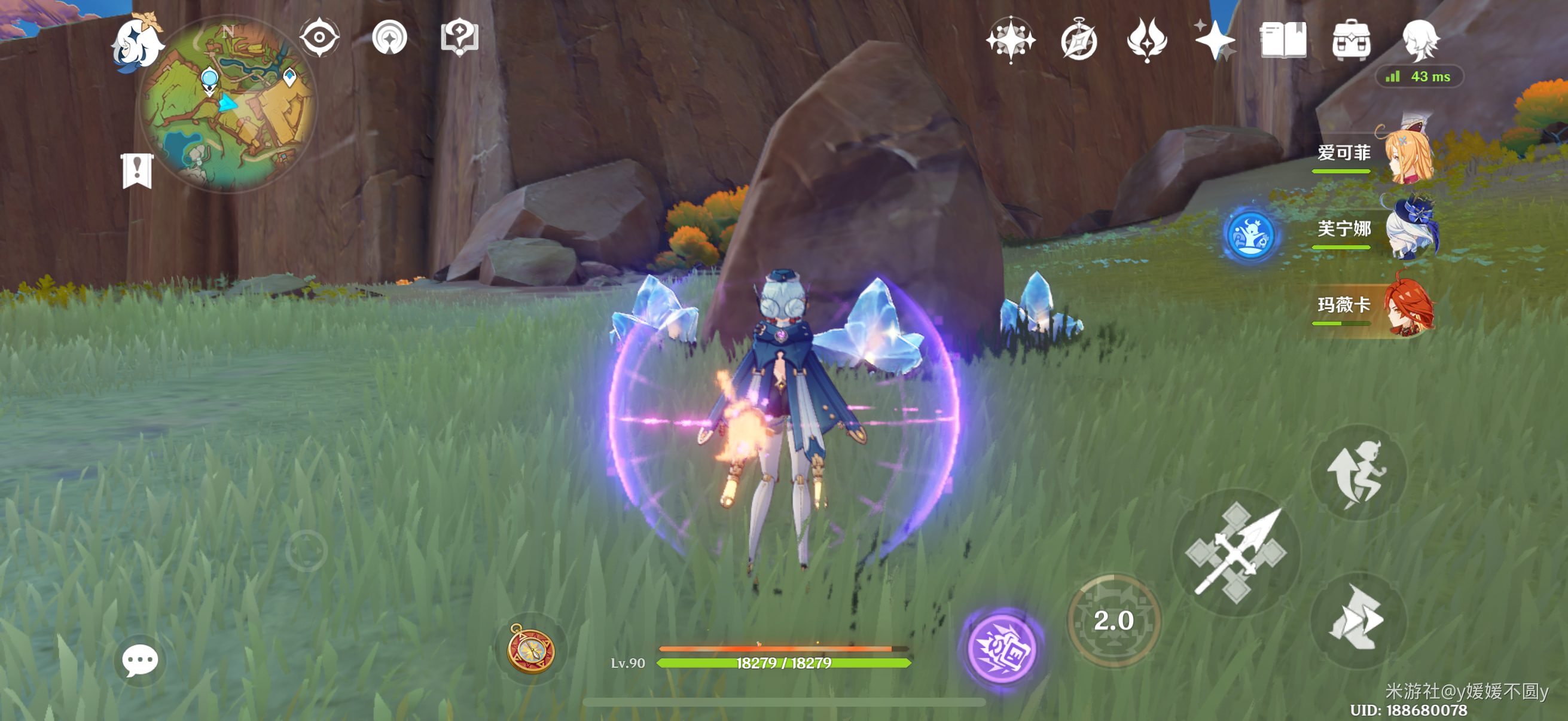This screenshot has width=1568, height=721.
Task: Use the red compass gadget
Action: coord(531,649)
